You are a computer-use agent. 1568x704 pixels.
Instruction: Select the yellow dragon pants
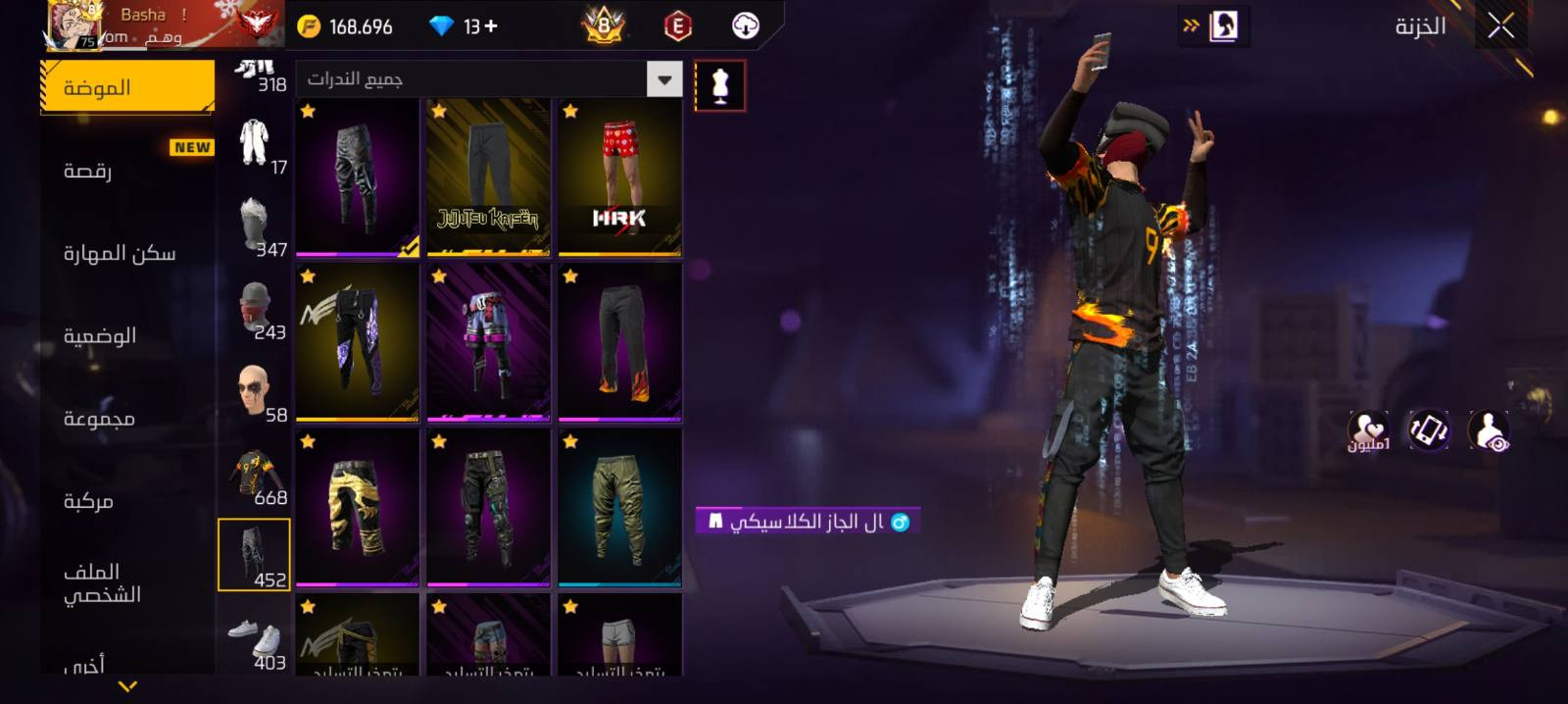tap(357, 507)
